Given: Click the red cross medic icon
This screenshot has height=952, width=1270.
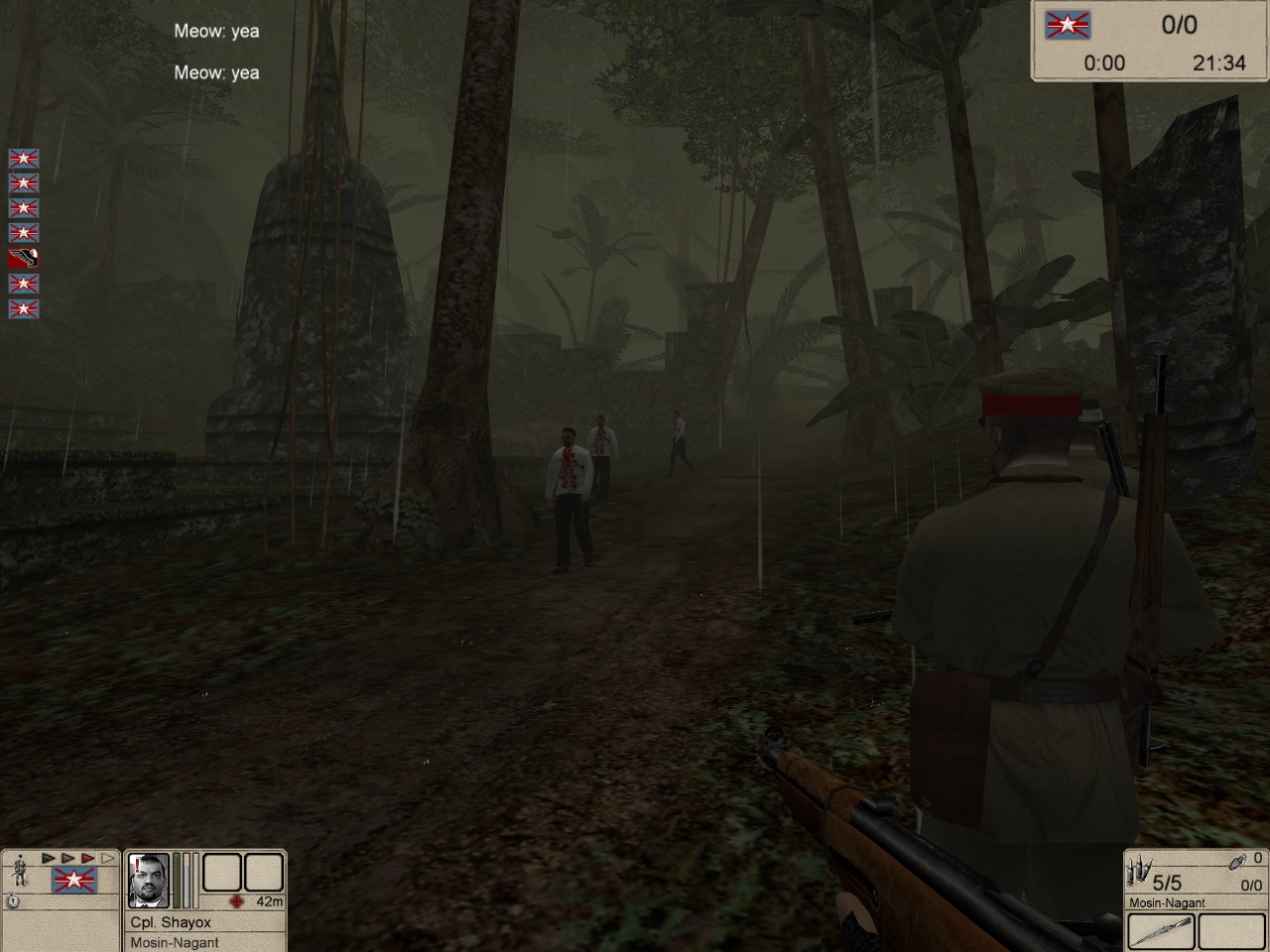Looking at the screenshot, I should 236,901.
